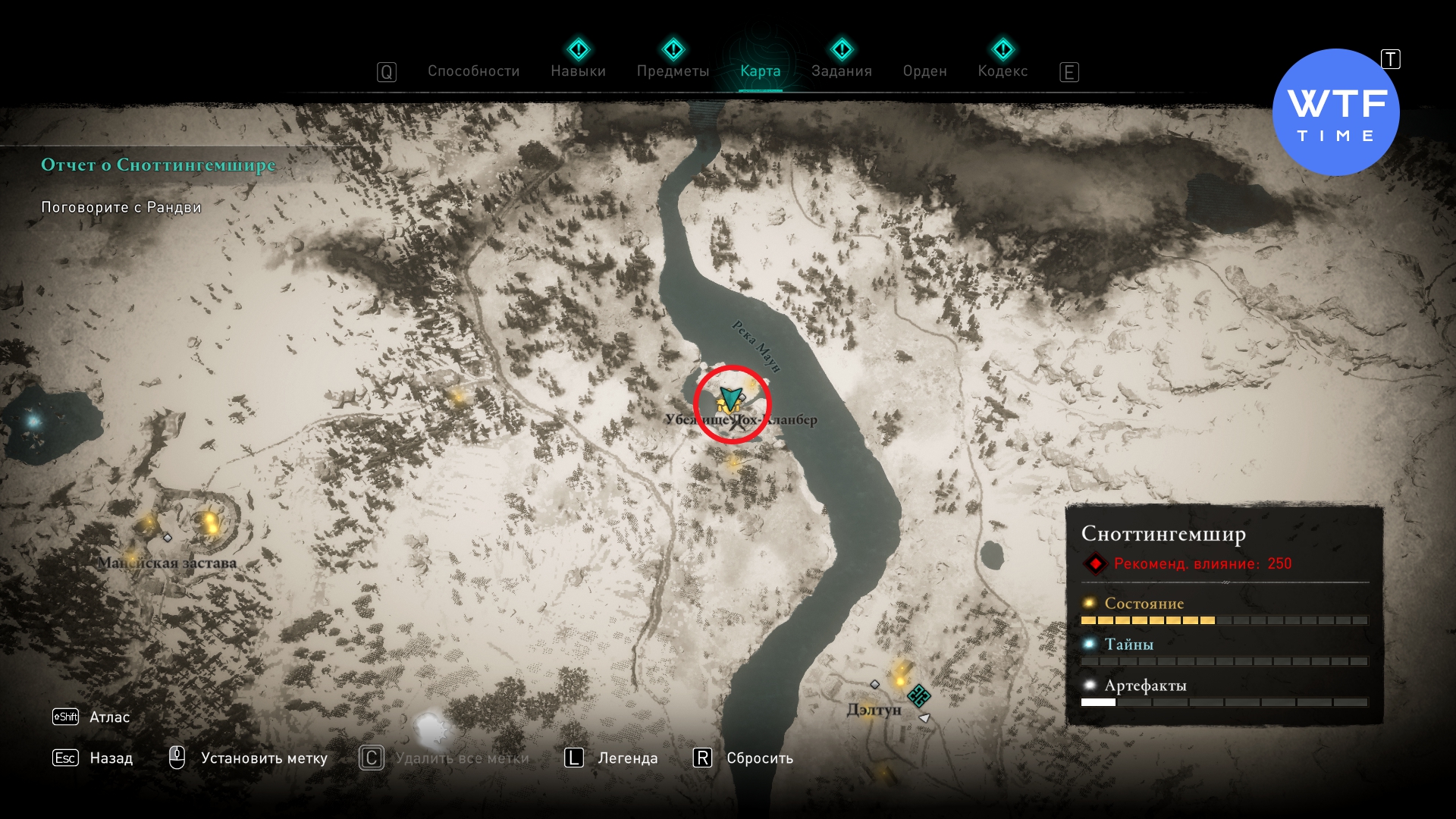
Task: Click the glowing wealth marker at Мансийская застава
Action: [210, 522]
